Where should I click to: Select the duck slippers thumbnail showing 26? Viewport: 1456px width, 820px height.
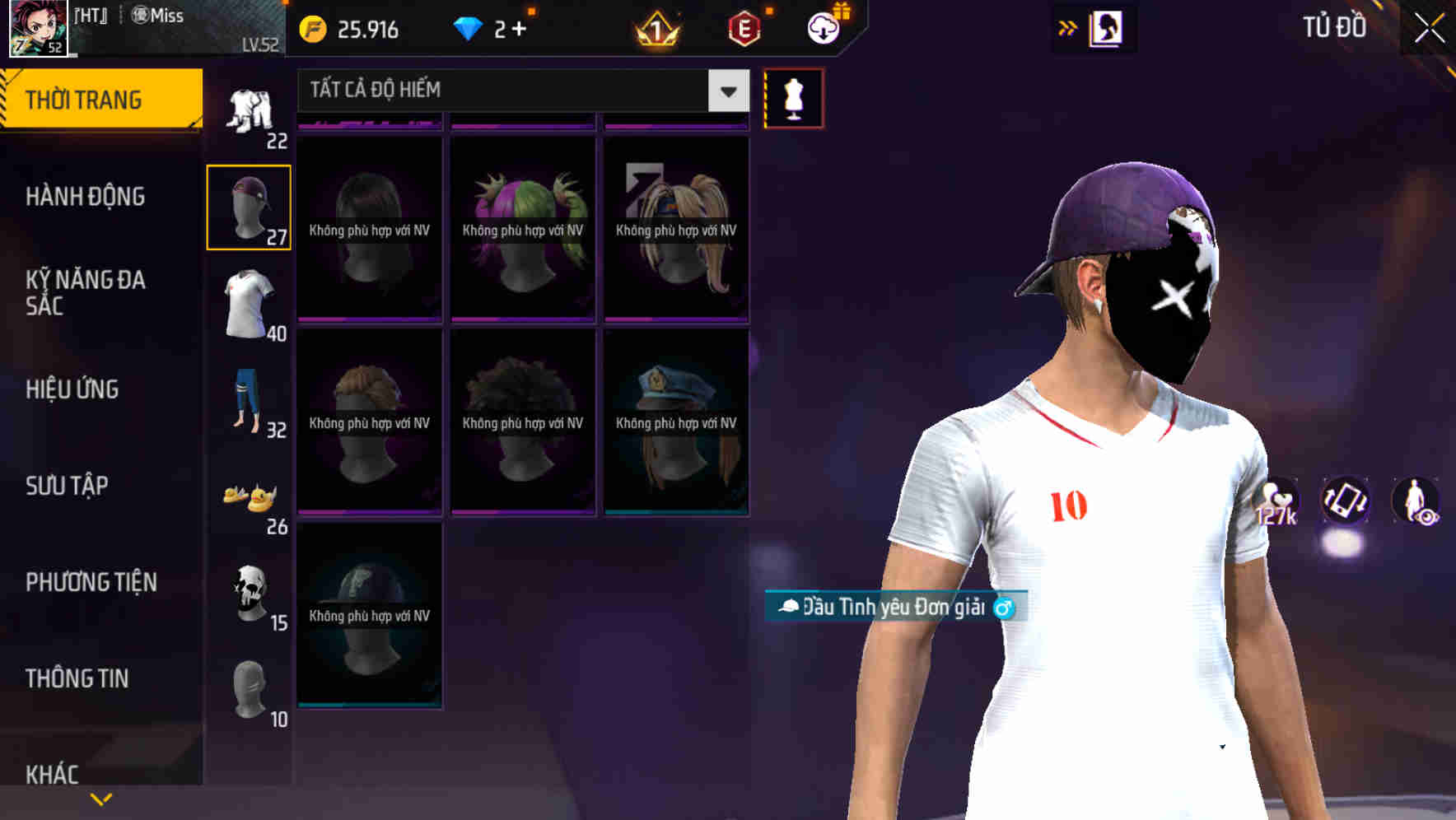[248, 498]
